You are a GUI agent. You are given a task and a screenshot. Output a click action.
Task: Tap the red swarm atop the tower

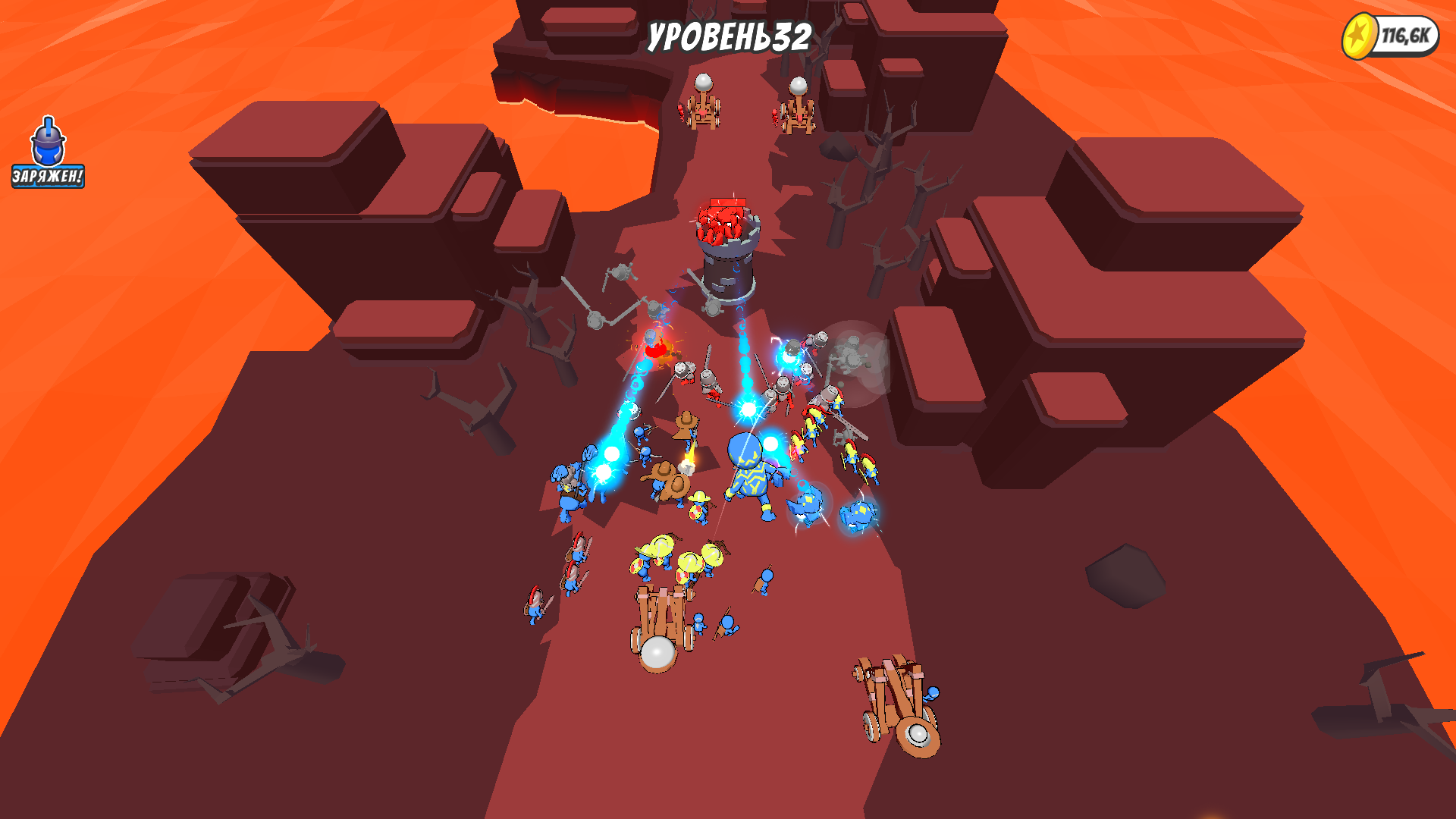(722, 220)
